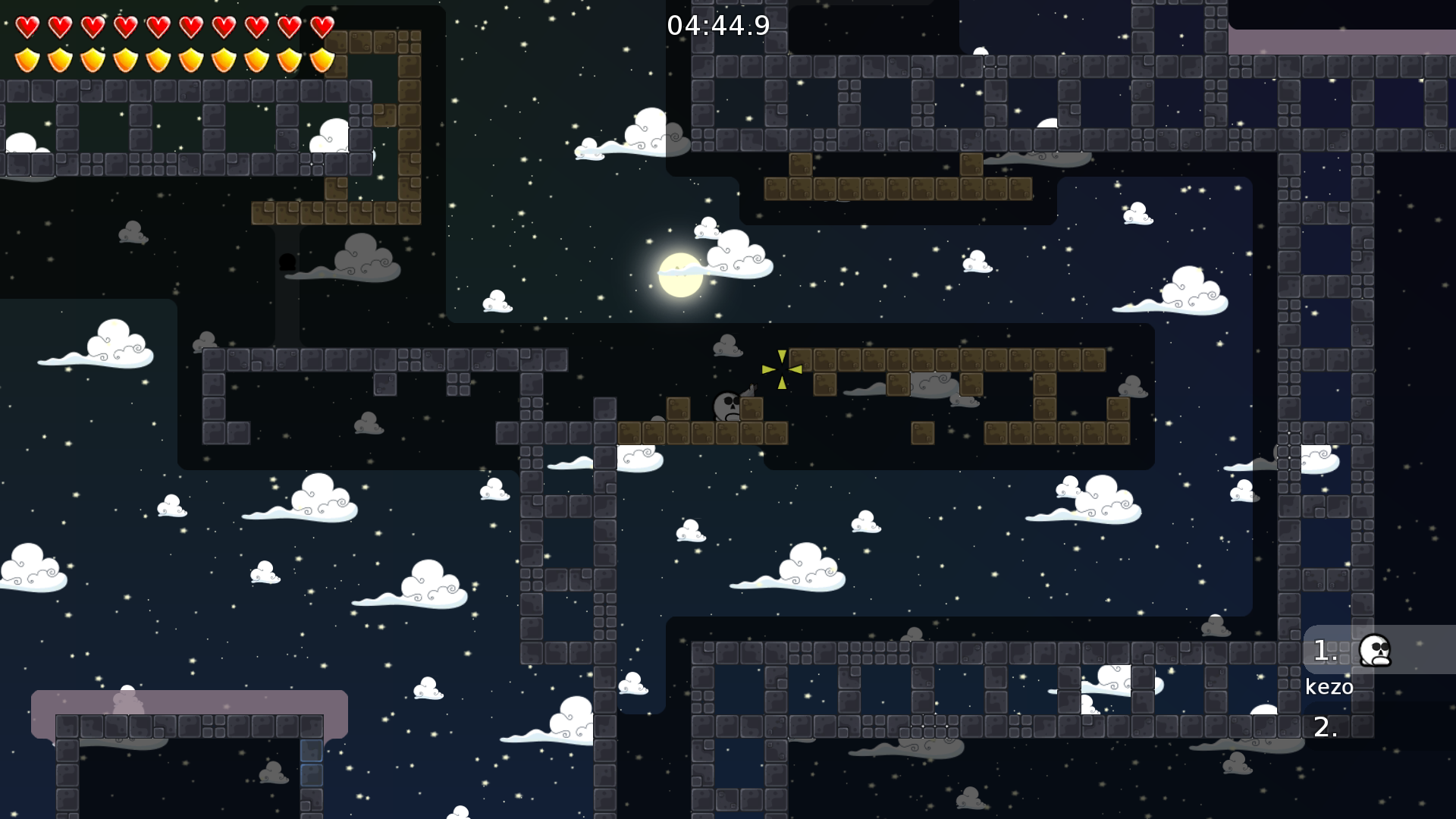Image resolution: width=1456 pixels, height=819 pixels.
Task: Click the yellow crosshair marker
Action: pos(782,371)
